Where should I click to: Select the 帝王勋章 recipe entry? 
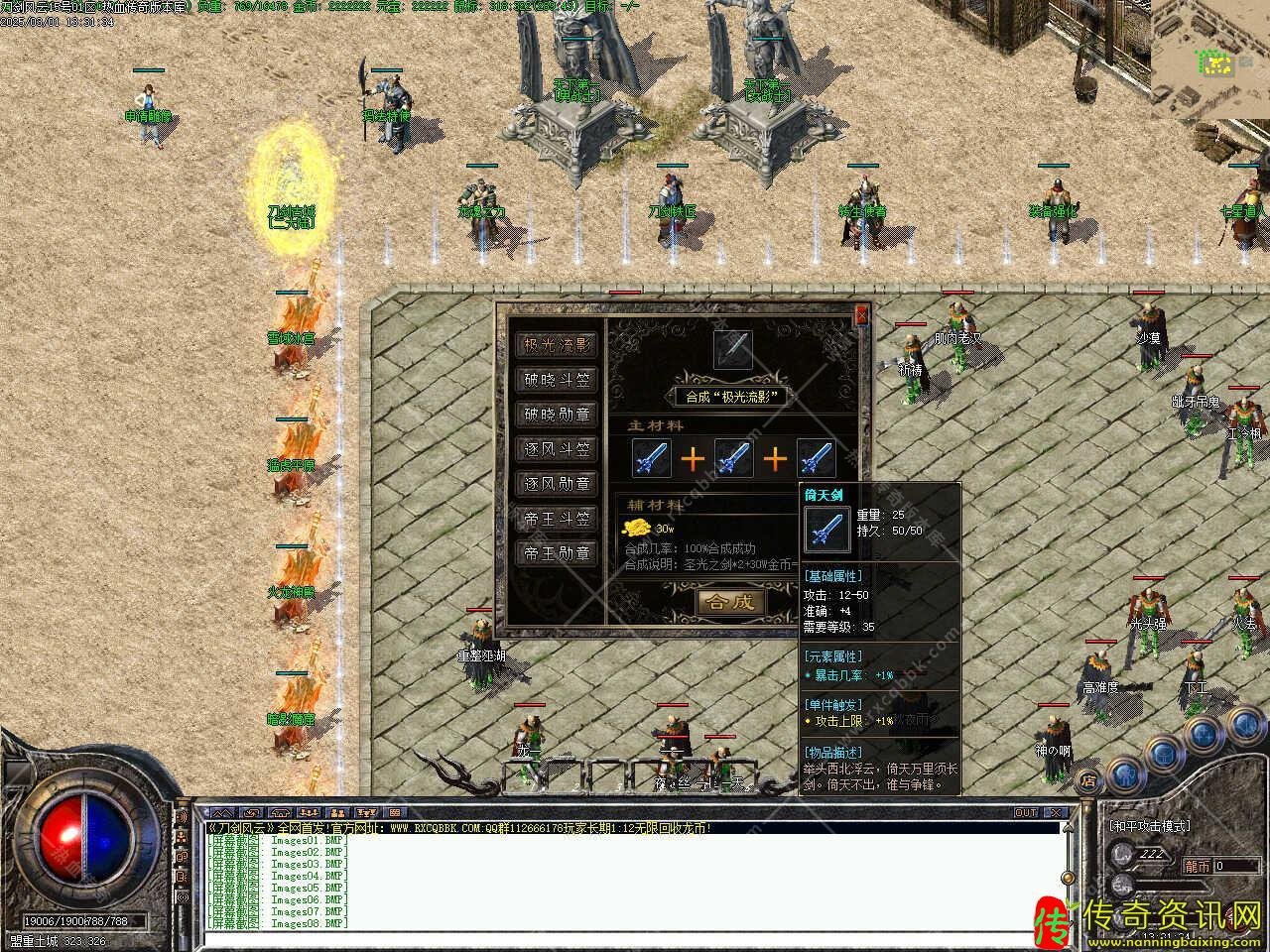558,553
